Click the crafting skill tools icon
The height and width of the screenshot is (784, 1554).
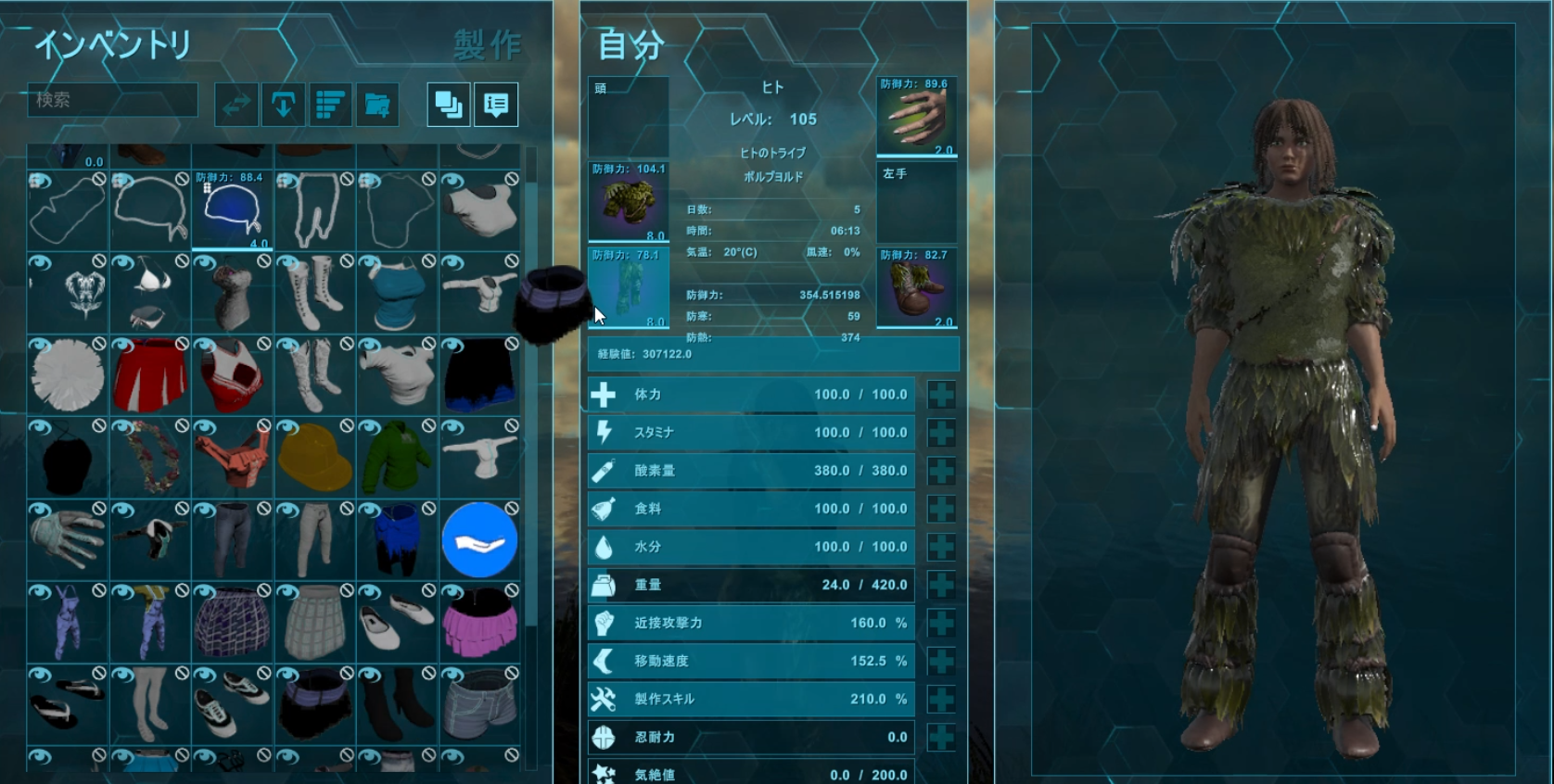(604, 699)
